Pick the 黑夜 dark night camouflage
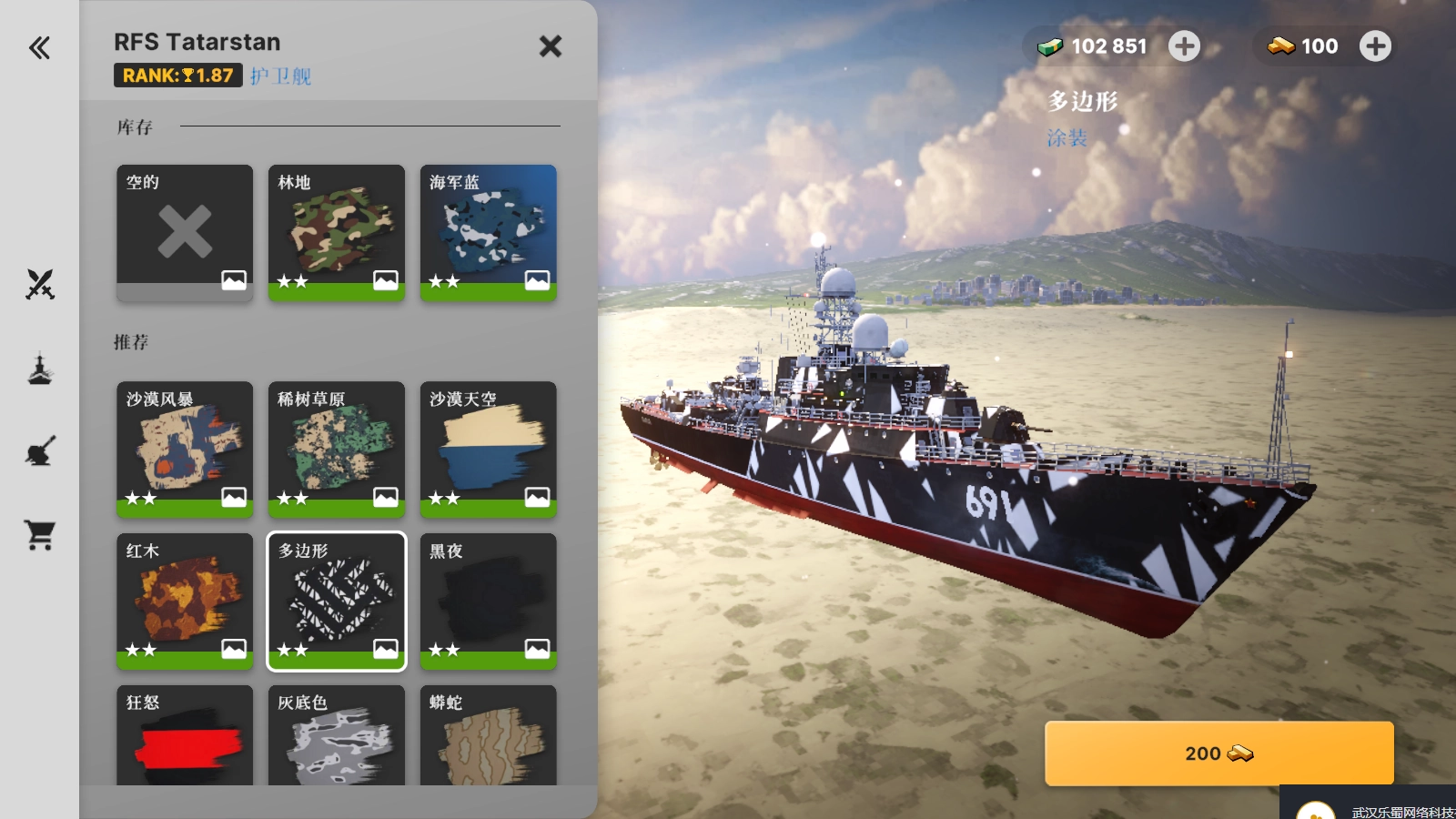 489,601
